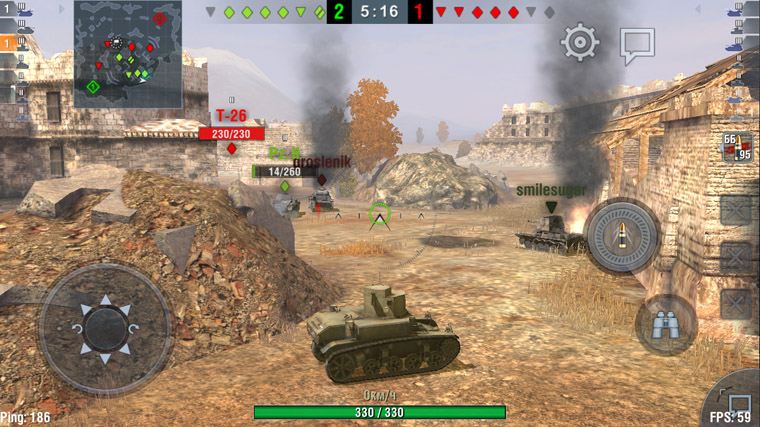Fire the gun with the shell button

621,236
